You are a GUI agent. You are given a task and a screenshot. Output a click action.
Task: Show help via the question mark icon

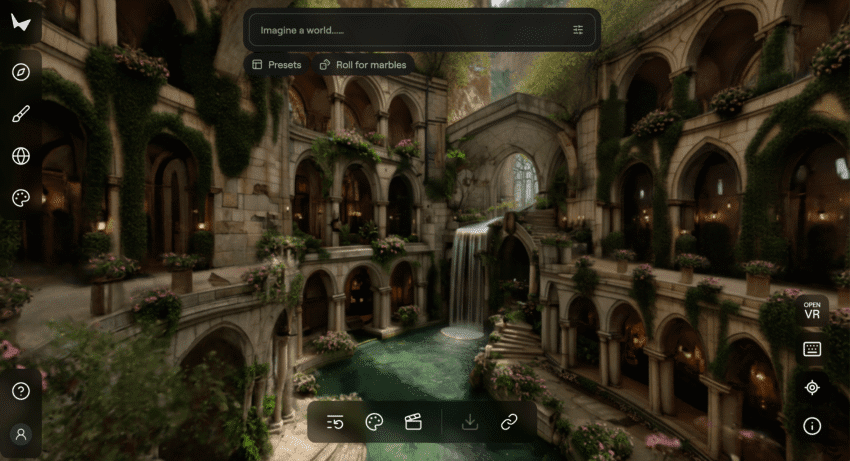click(x=21, y=391)
